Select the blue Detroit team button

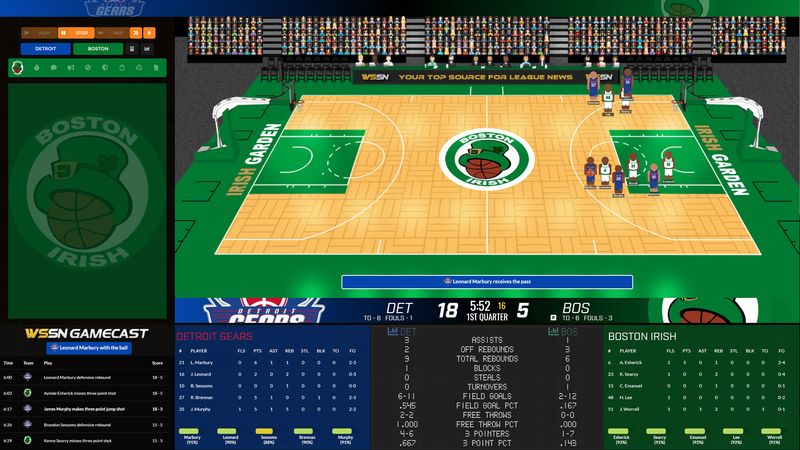coord(47,48)
